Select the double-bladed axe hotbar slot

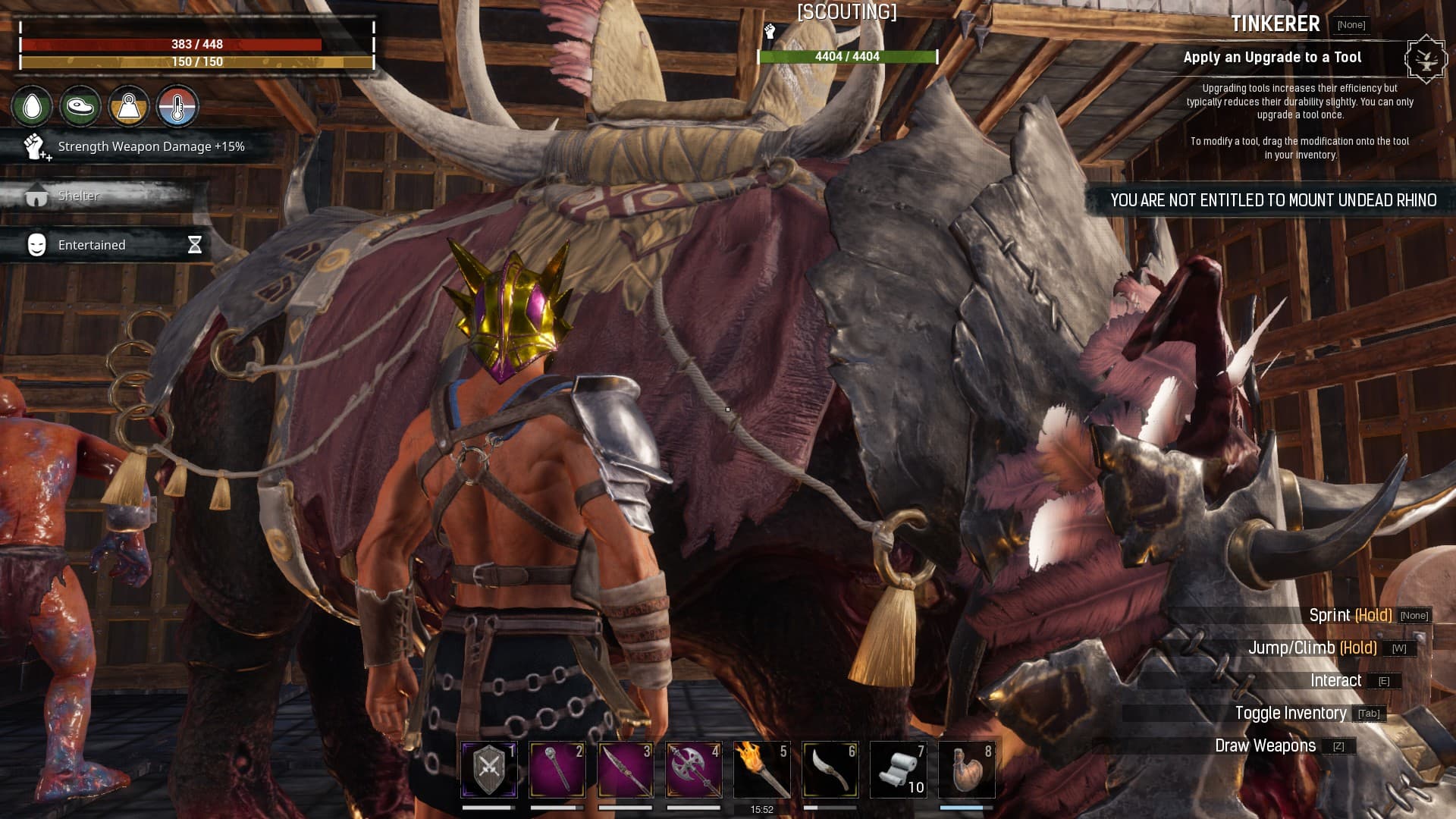tap(694, 769)
